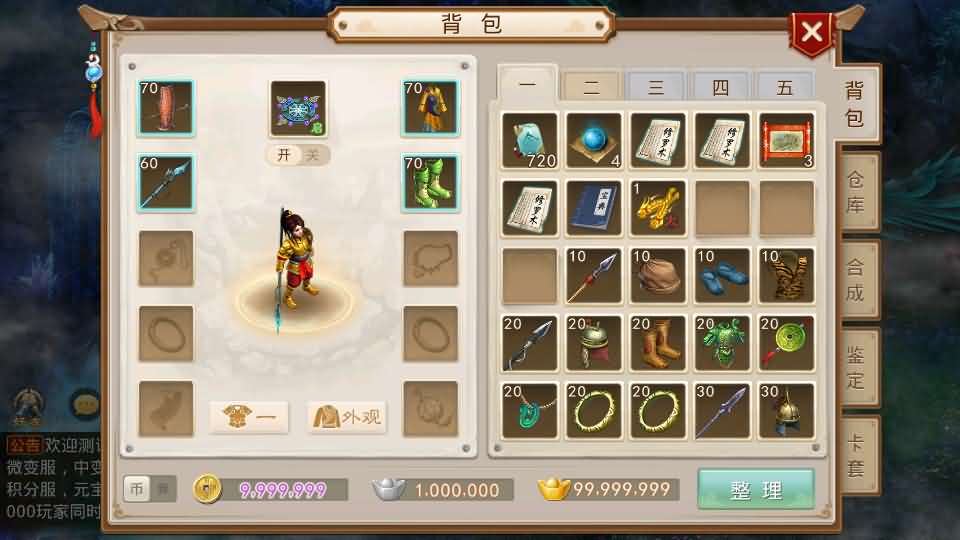960x540 pixels.
Task: Select the blue book in the bag
Action: coord(594,208)
